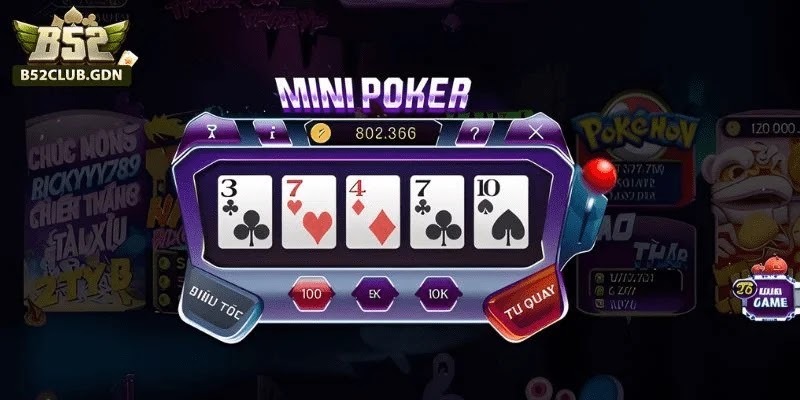Pick the middle bet button between 100 and 10K
Viewport: 800px width, 400px height.
pos(375,294)
